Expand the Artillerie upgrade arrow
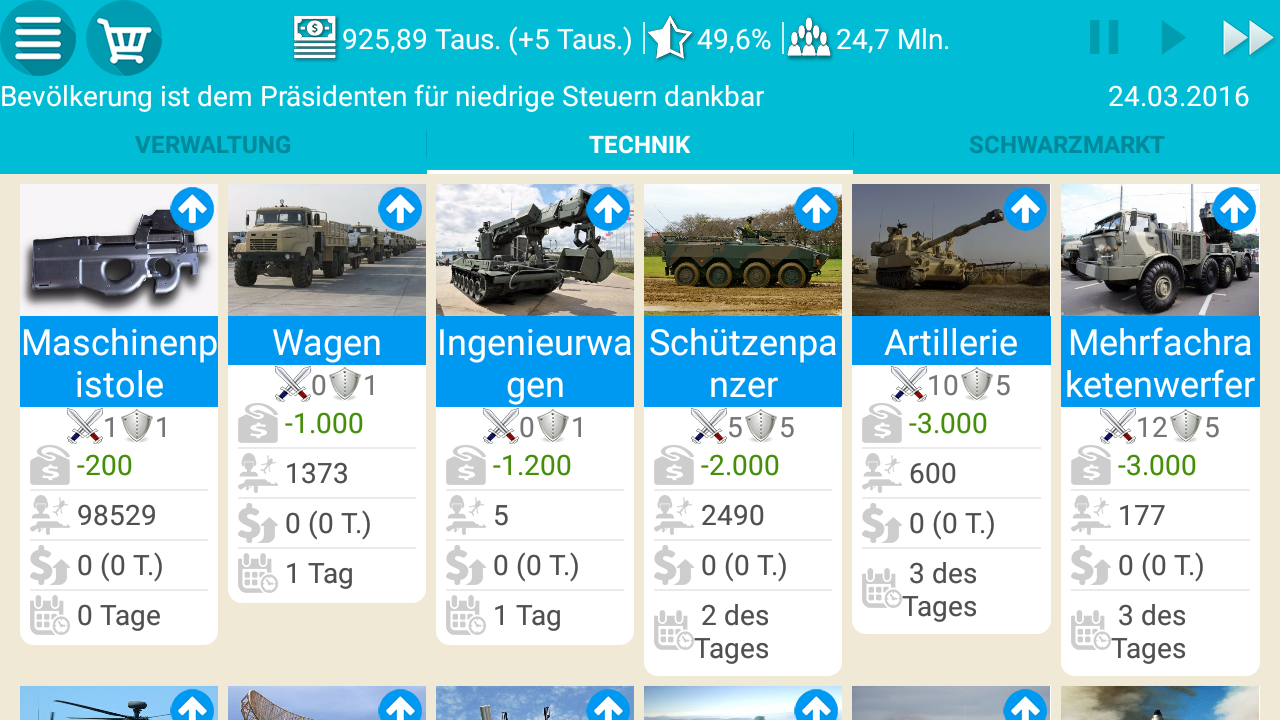 [1025, 209]
